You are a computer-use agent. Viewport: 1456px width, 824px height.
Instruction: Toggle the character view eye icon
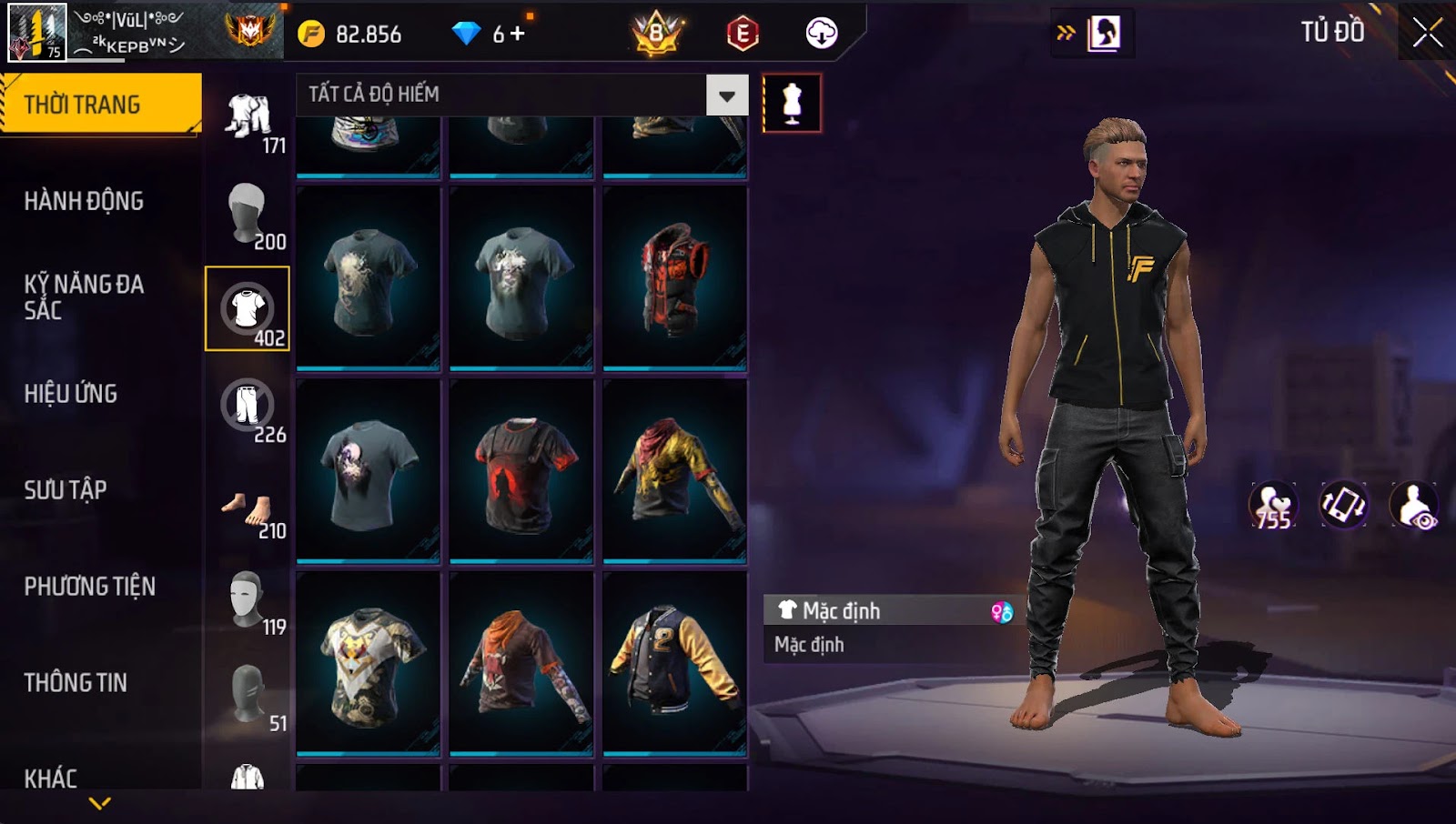1413,506
